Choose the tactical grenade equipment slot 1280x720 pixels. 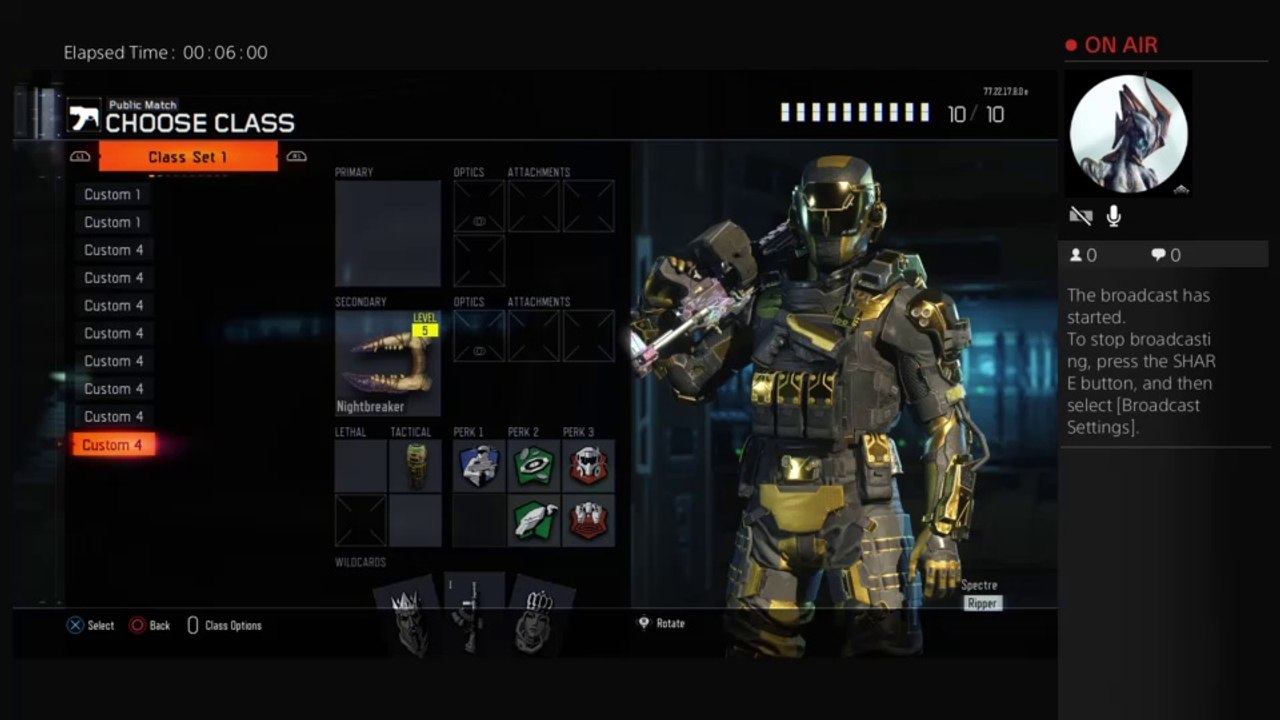click(x=415, y=466)
